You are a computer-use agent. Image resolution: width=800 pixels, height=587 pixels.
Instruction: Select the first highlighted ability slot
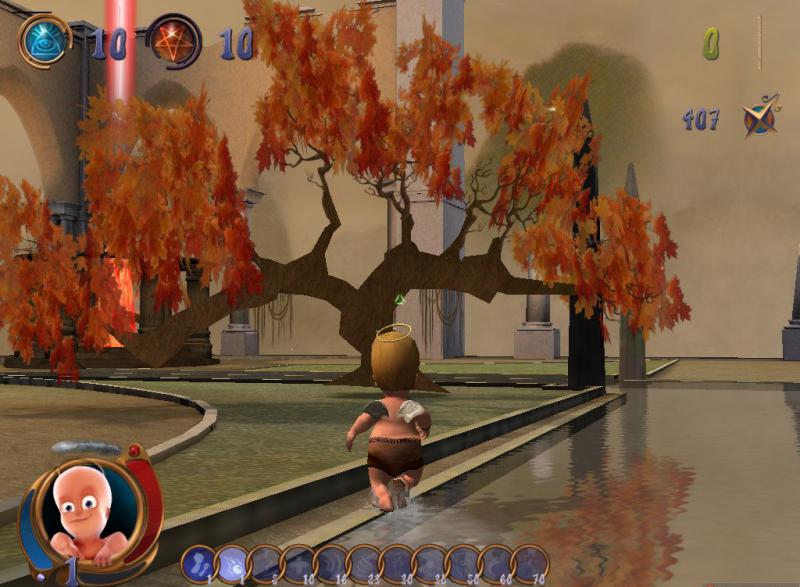point(199,564)
